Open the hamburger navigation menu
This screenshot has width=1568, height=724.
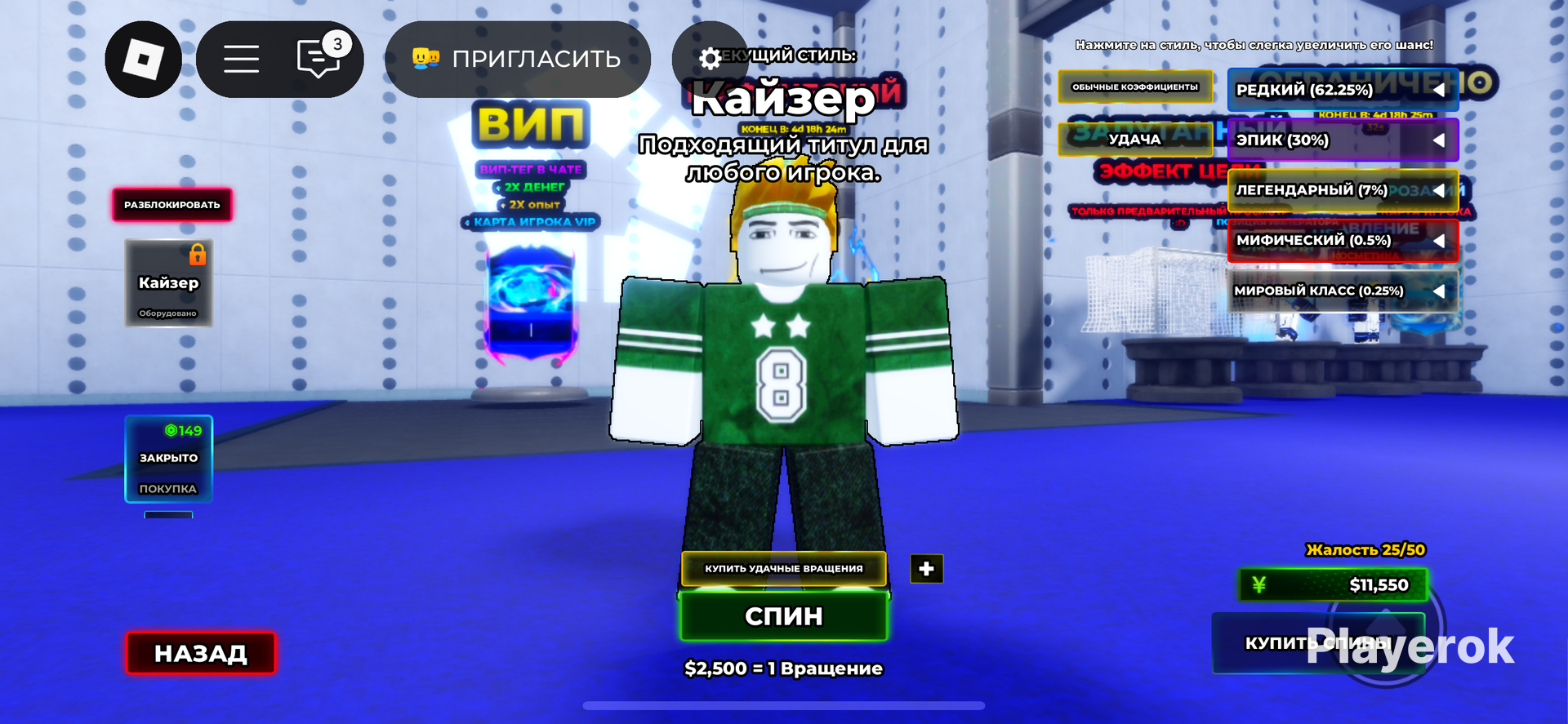(242, 59)
